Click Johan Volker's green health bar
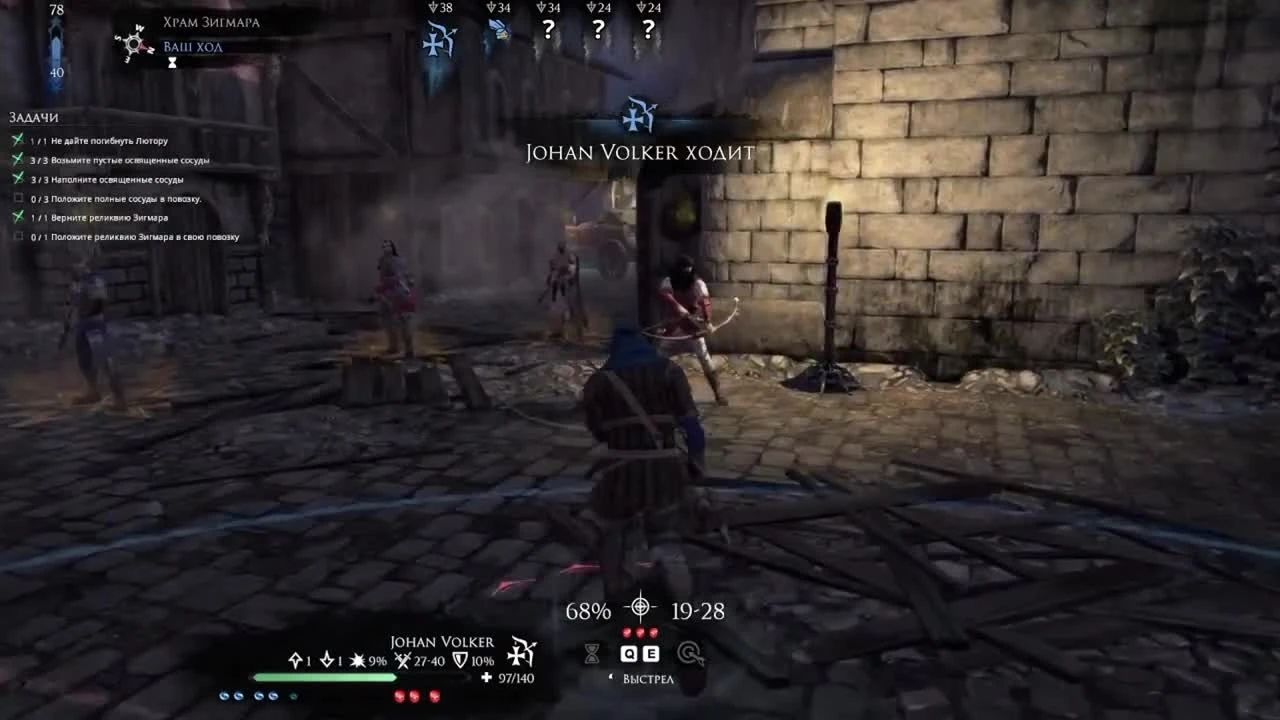The width and height of the screenshot is (1280, 720). pyautogui.click(x=325, y=677)
